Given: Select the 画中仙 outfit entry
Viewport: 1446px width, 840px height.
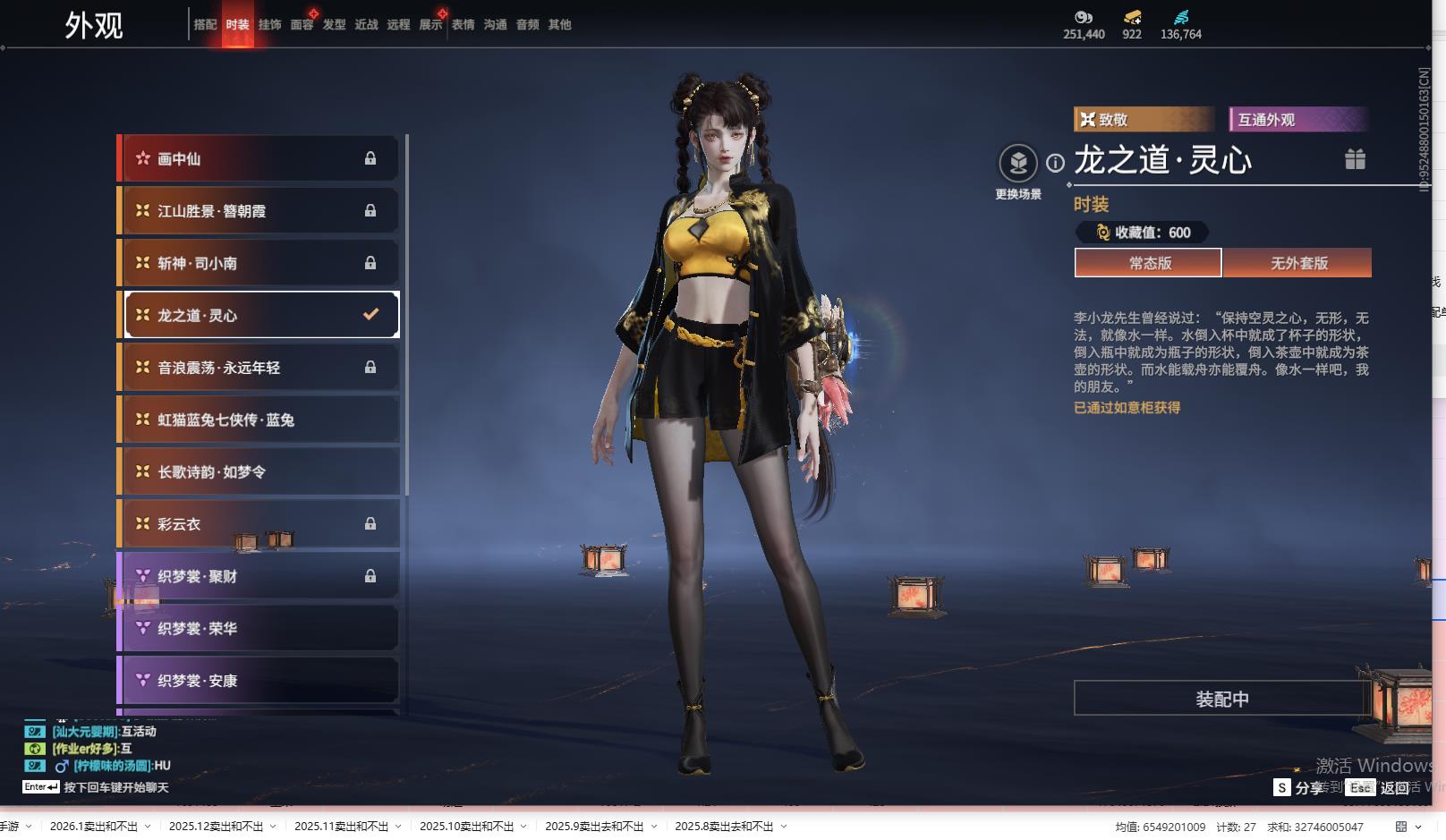Looking at the screenshot, I should pyautogui.click(x=259, y=158).
